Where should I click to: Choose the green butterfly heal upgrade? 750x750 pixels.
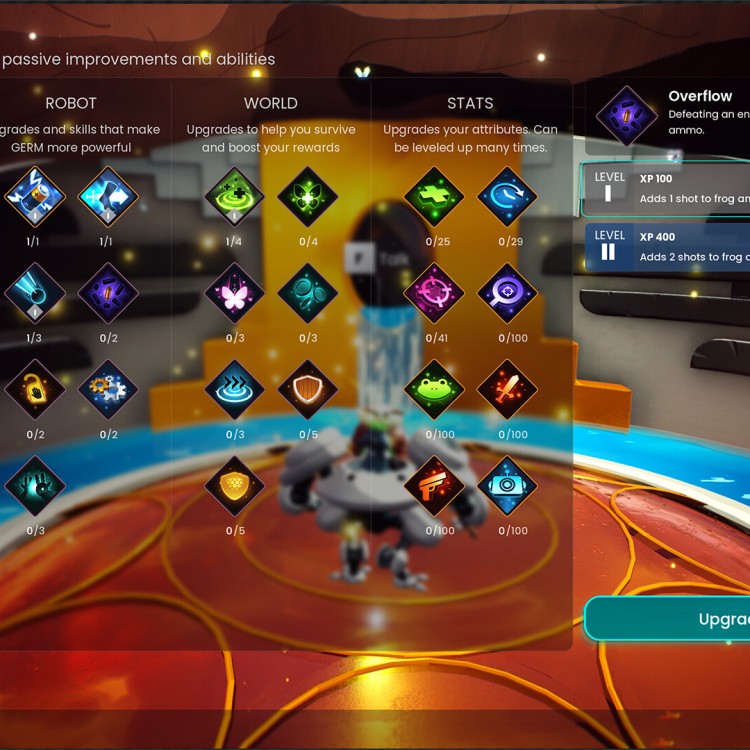tap(307, 197)
